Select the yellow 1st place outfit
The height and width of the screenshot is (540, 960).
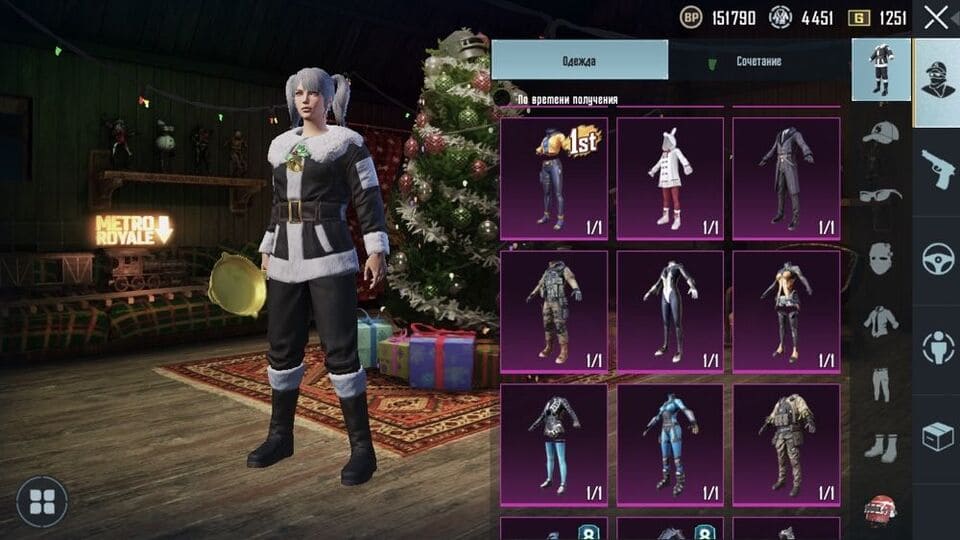pyautogui.click(x=553, y=178)
